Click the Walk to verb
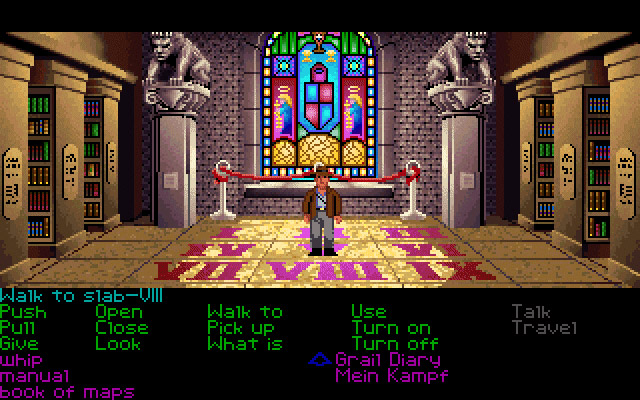Screen dimensions: 640x400 [x=244, y=312]
